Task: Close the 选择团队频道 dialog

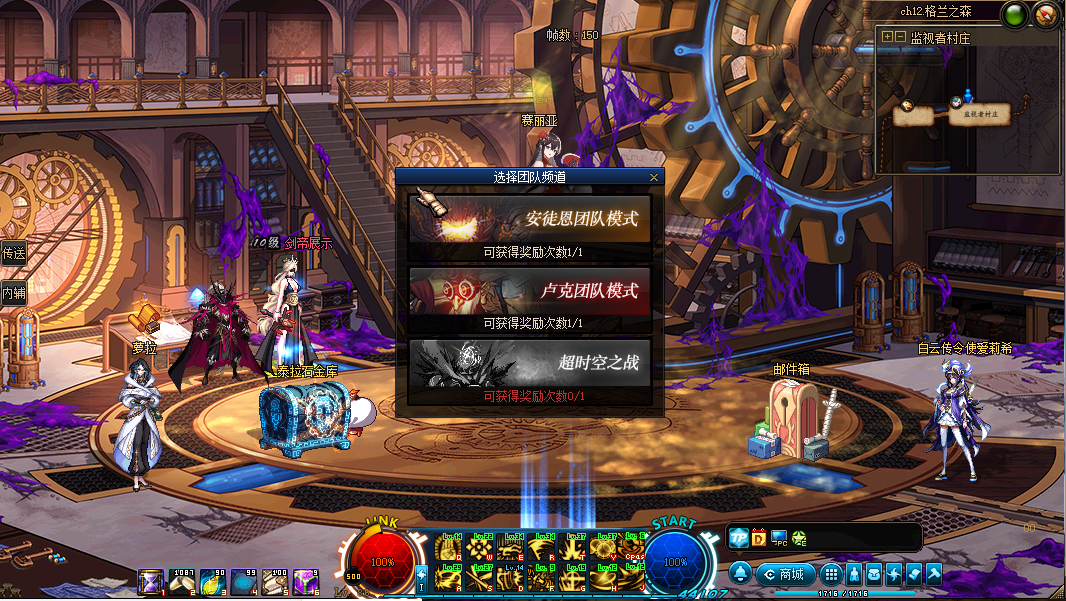Action: tap(654, 177)
